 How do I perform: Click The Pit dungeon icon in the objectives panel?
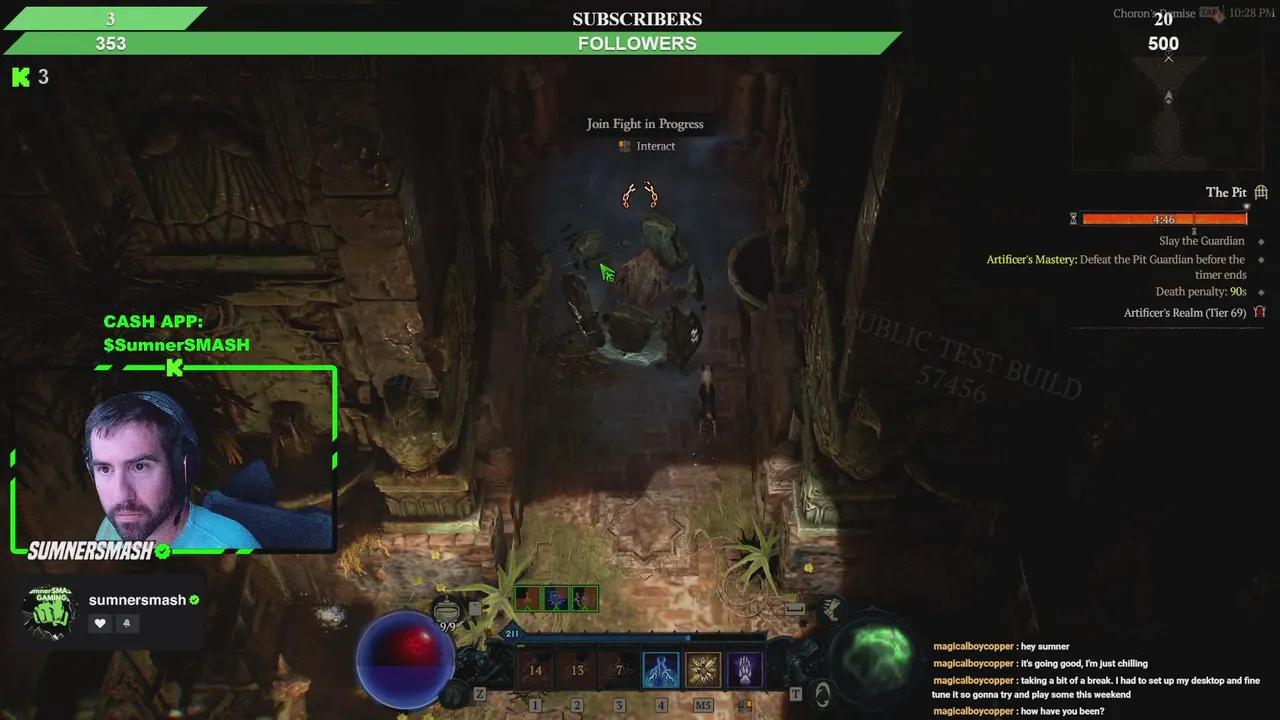click(1261, 192)
